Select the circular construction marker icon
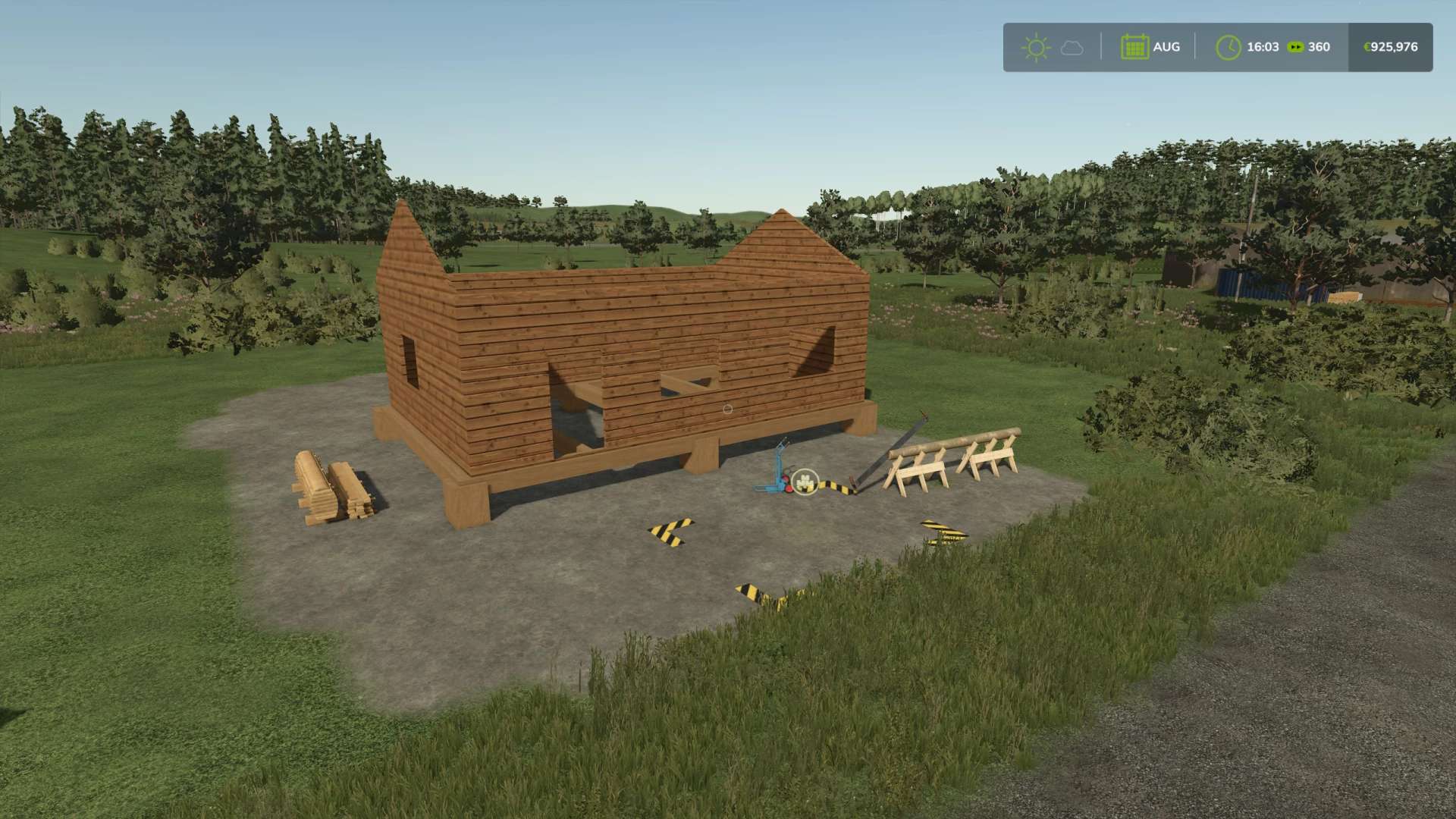 pos(805,480)
